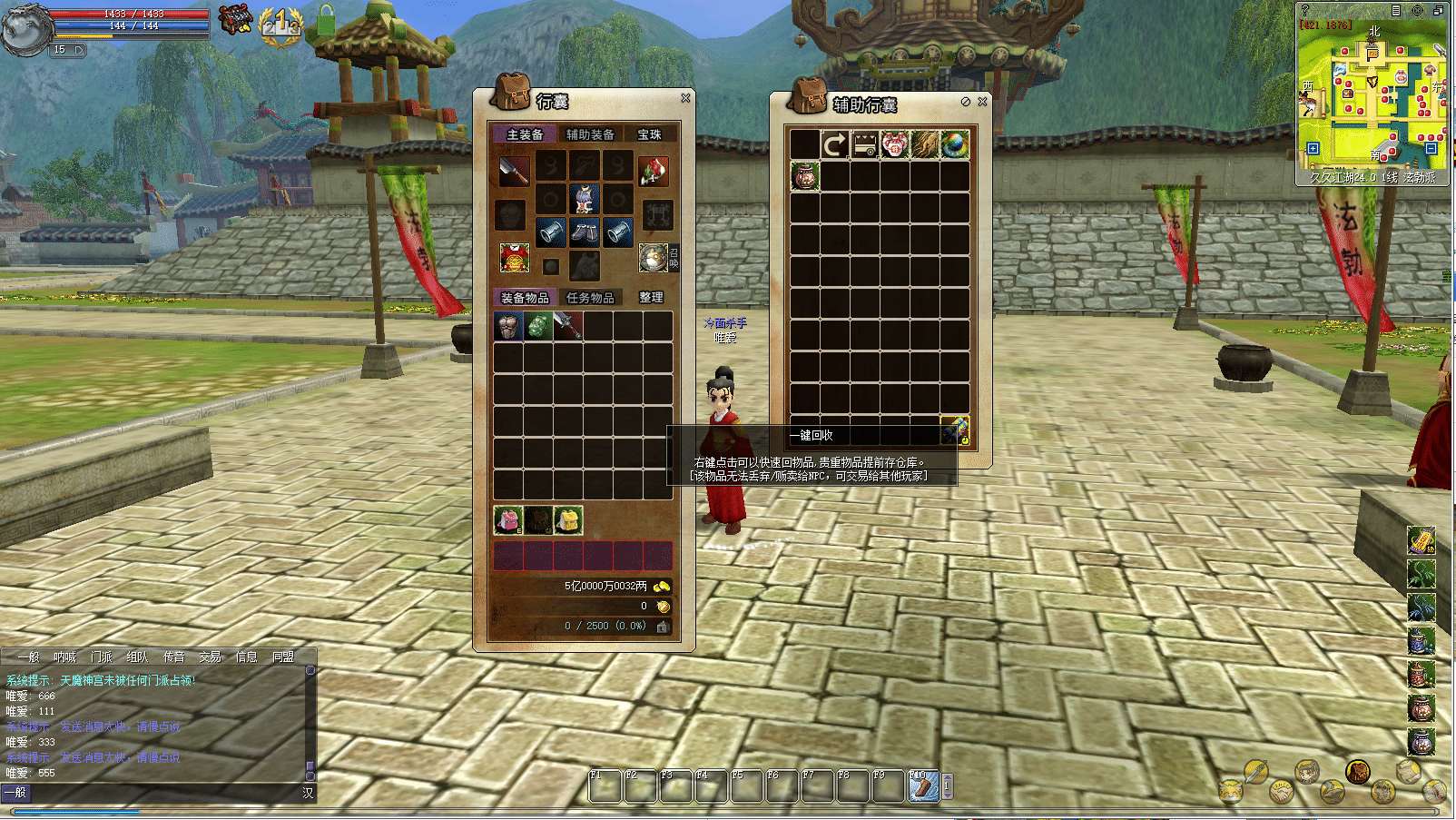1456x820 pixels.
Task: Click the curved arrow icon in the auxiliary bag
Action: coord(834,144)
